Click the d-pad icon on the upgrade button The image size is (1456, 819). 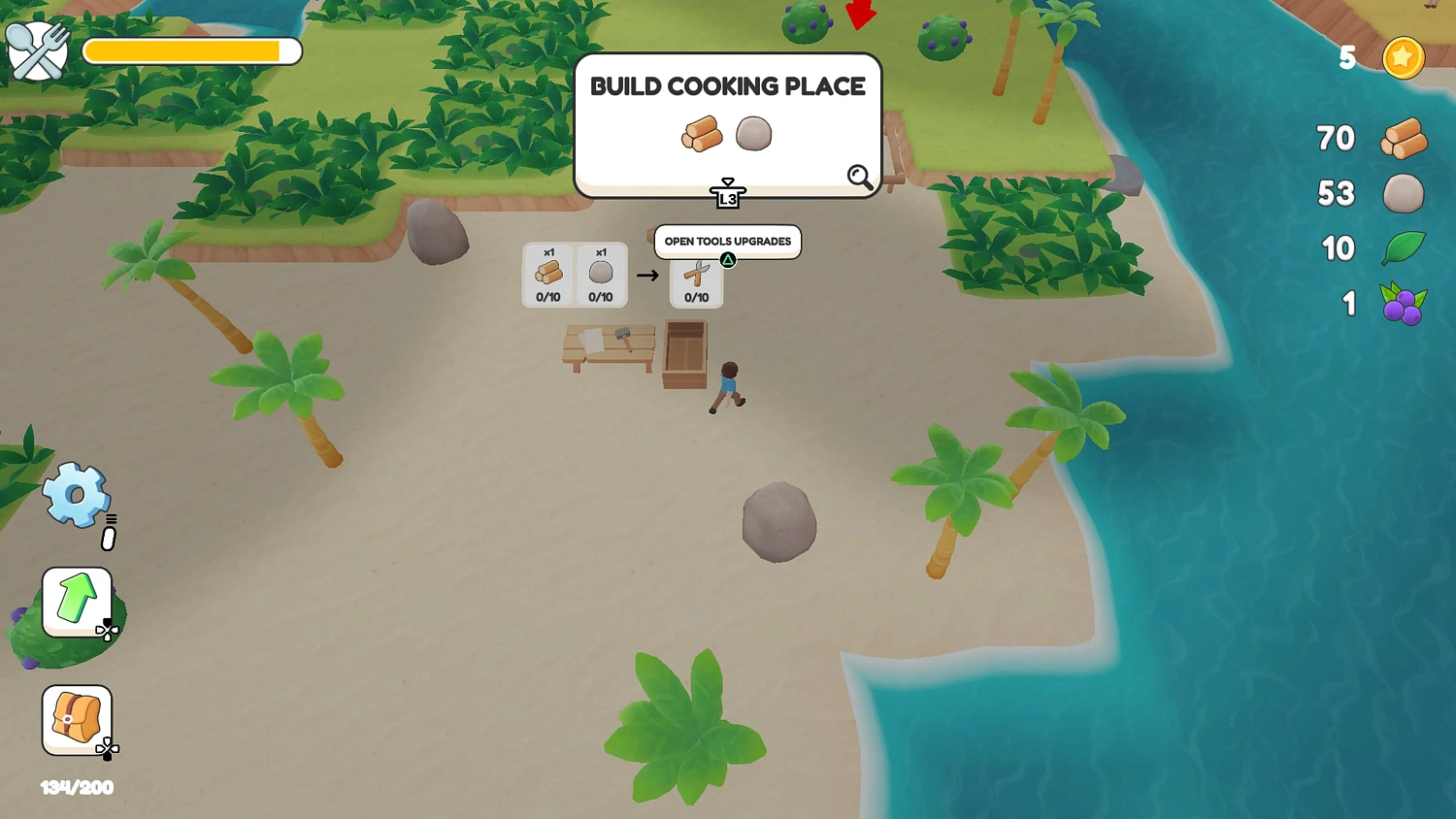[x=107, y=631]
